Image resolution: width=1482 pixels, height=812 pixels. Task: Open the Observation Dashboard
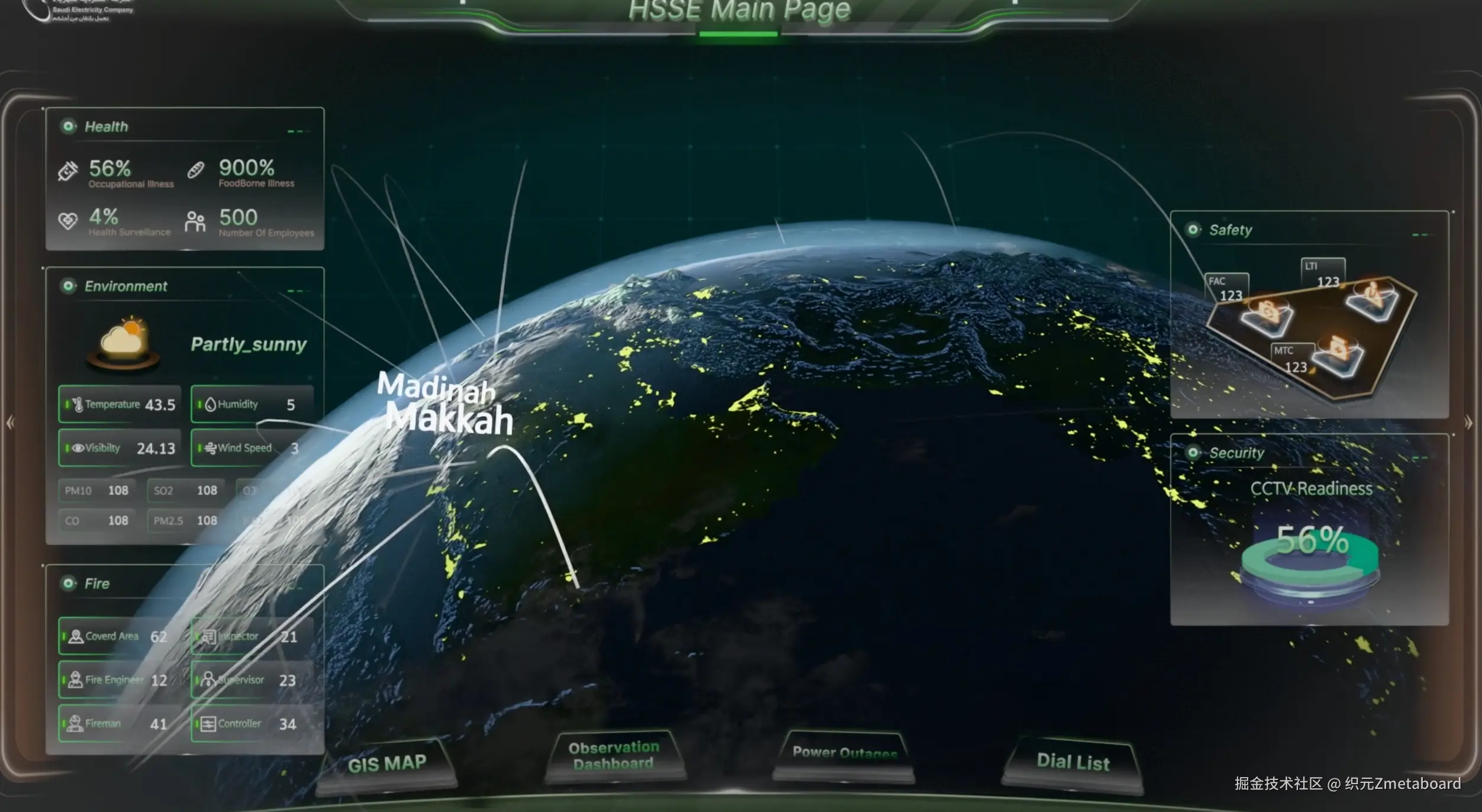614,756
